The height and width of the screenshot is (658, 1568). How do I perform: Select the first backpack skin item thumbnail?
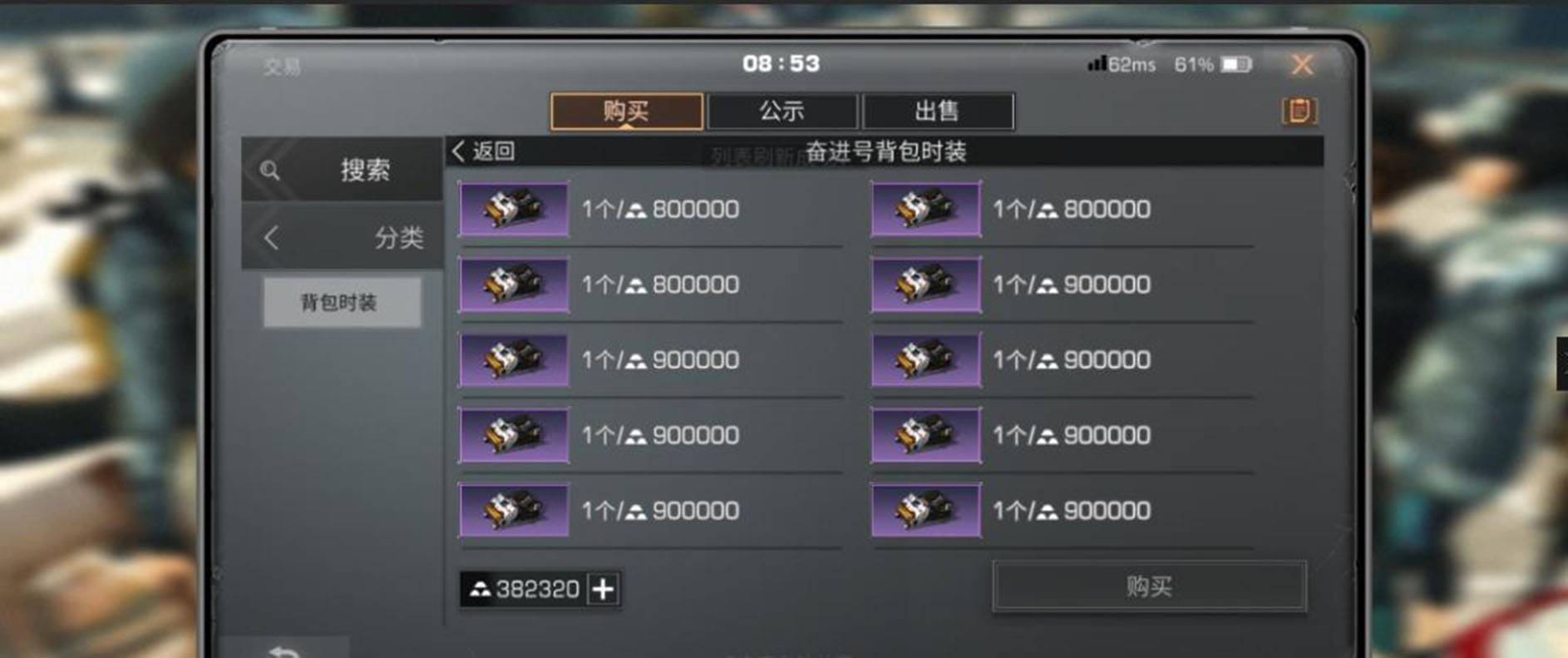[x=513, y=210]
